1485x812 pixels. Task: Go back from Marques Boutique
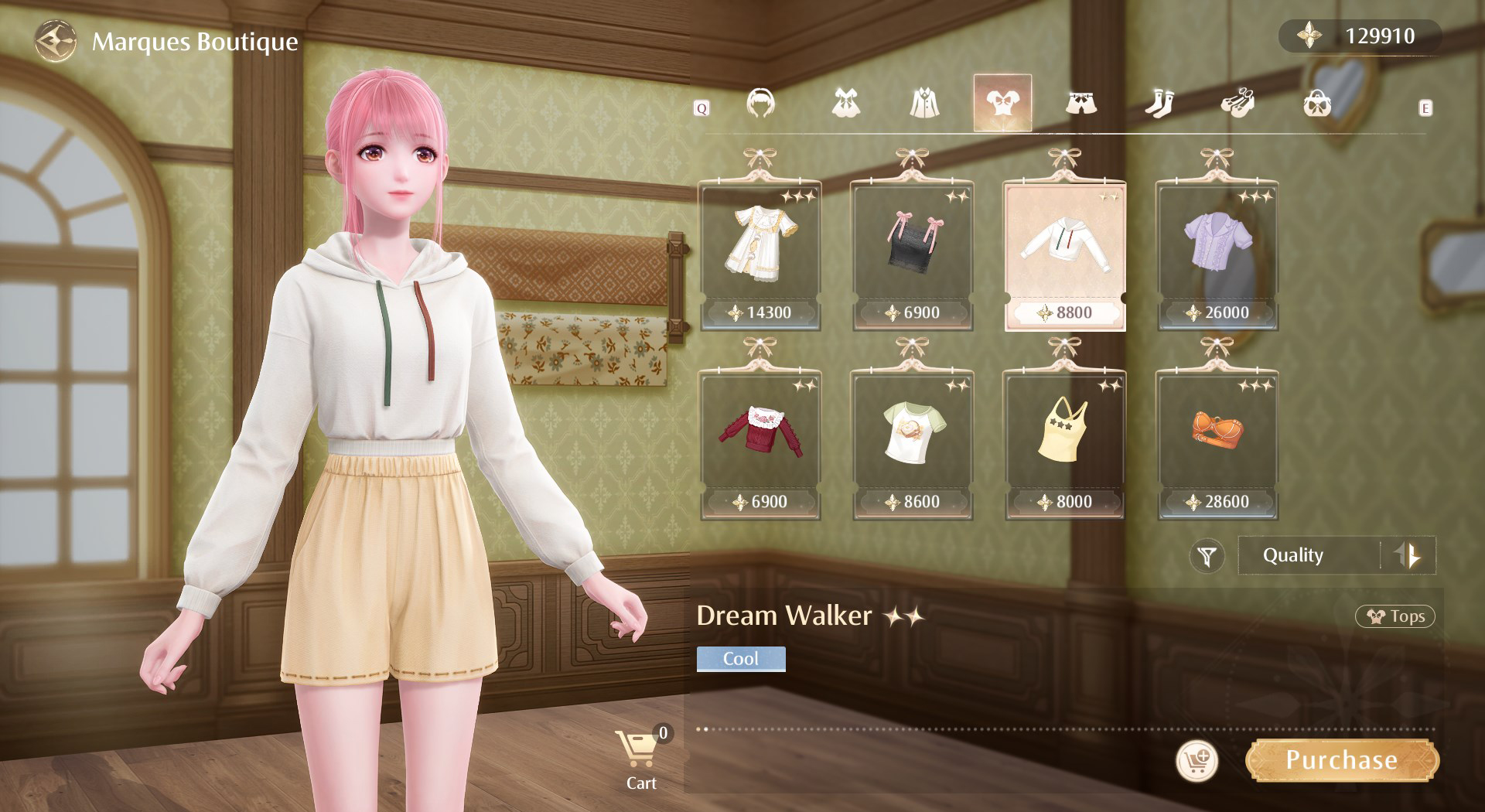[56, 41]
